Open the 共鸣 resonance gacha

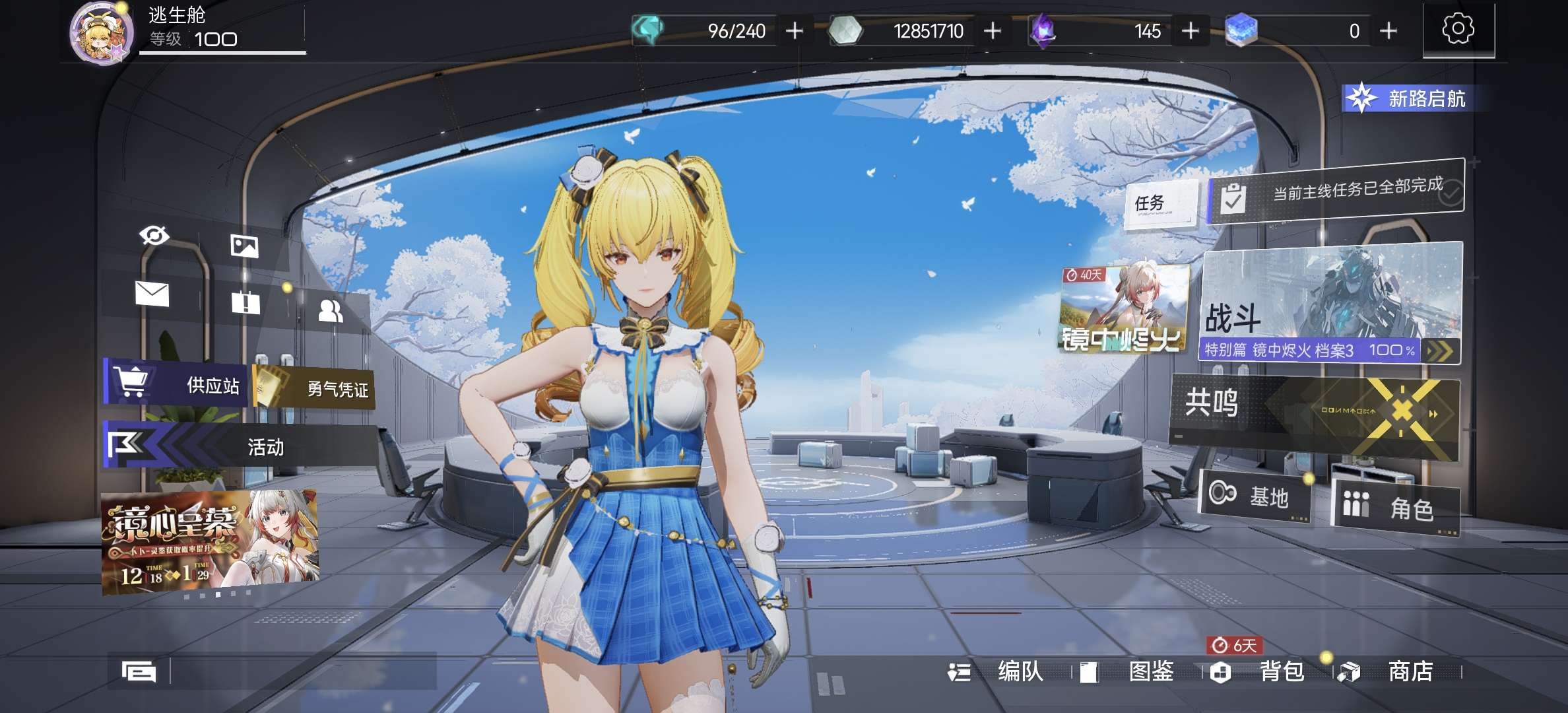coord(1313,415)
